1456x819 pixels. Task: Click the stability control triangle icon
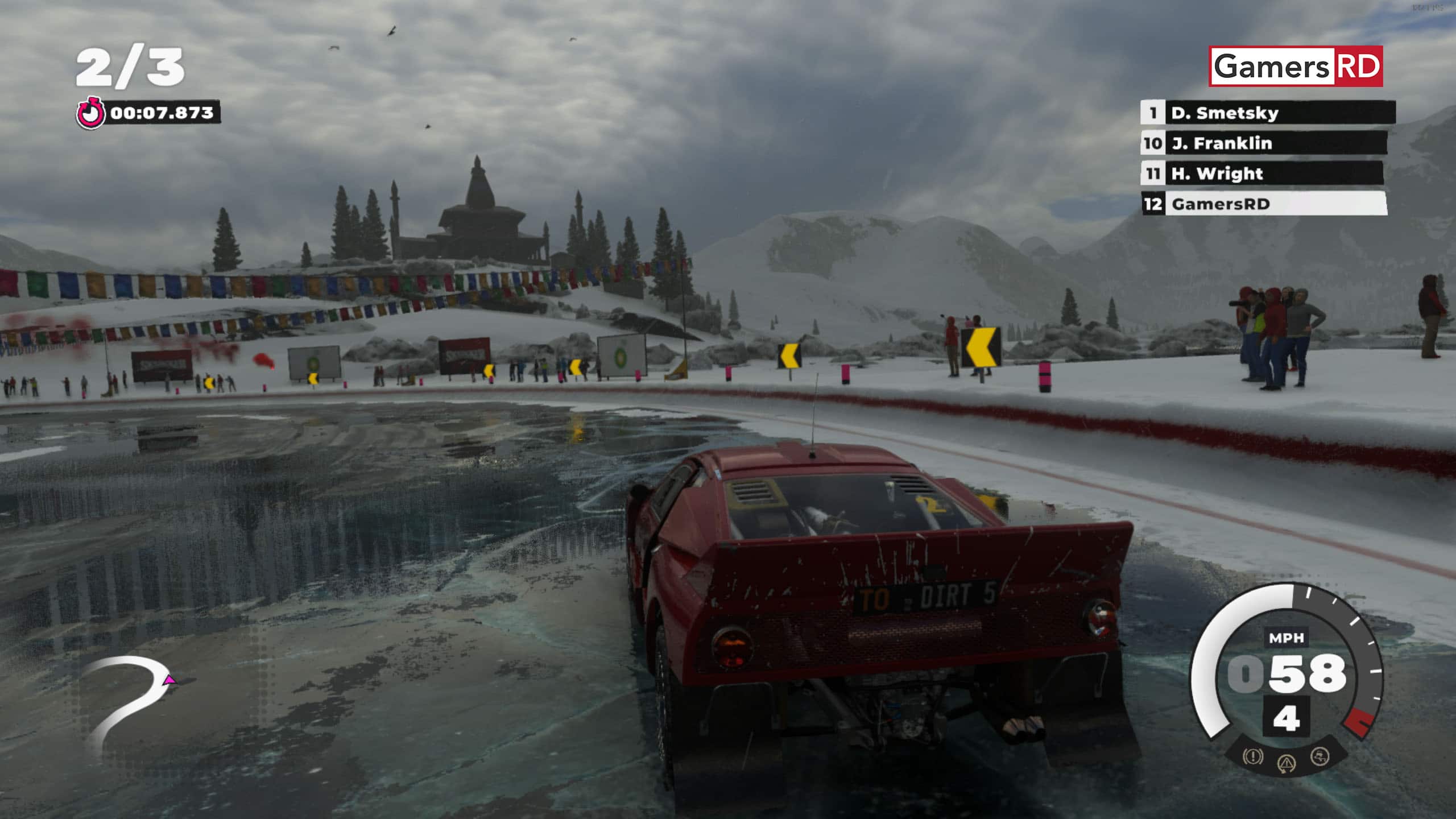click(x=1287, y=763)
